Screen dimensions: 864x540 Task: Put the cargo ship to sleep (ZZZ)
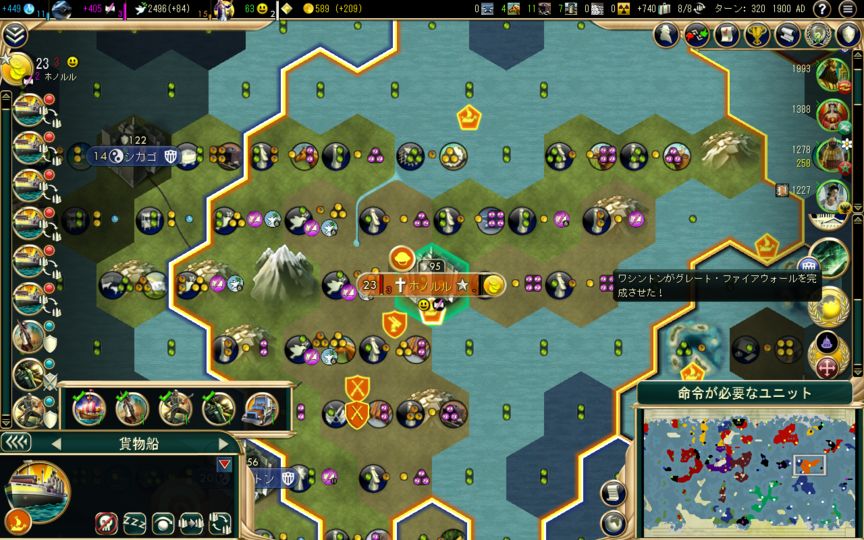pyautogui.click(x=133, y=522)
